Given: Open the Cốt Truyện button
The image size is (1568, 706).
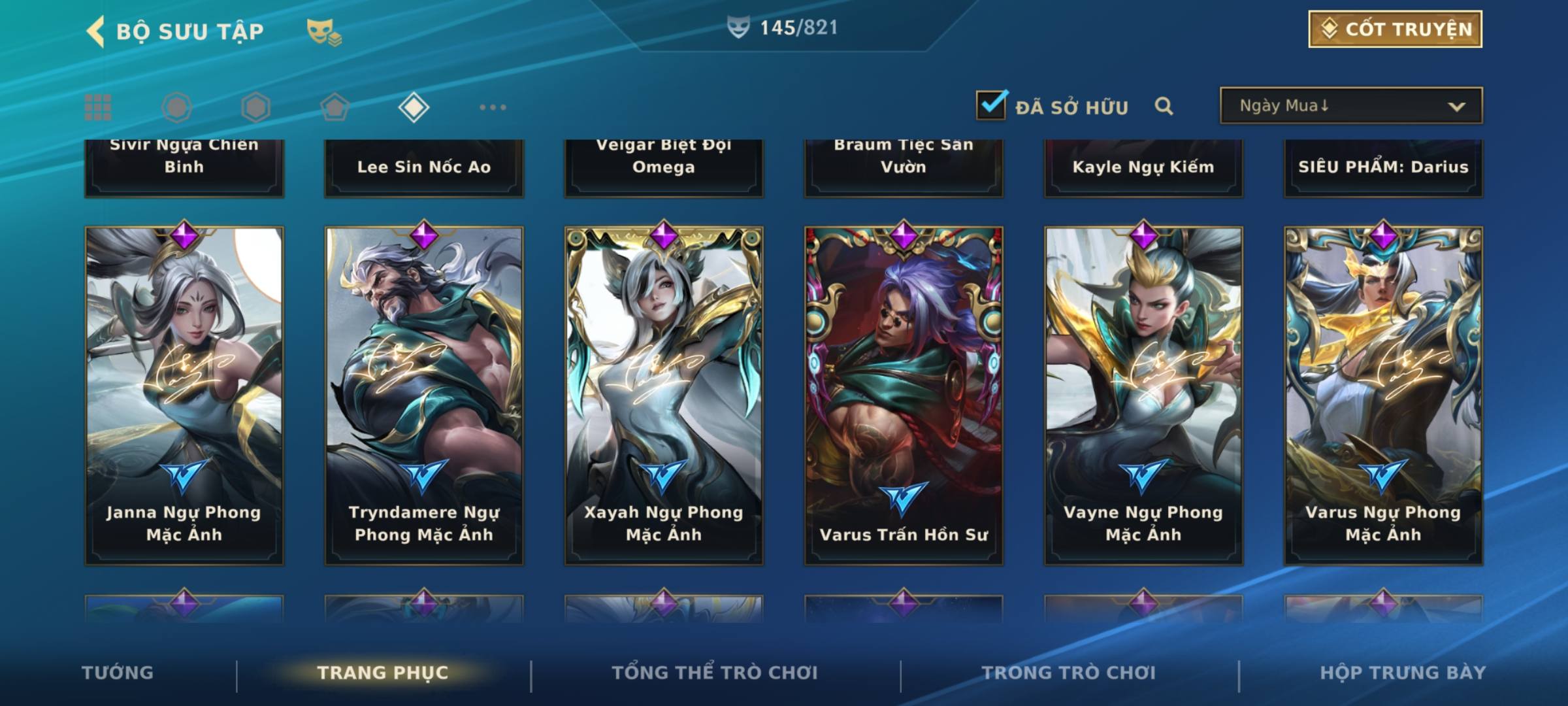Looking at the screenshot, I should [1395, 29].
